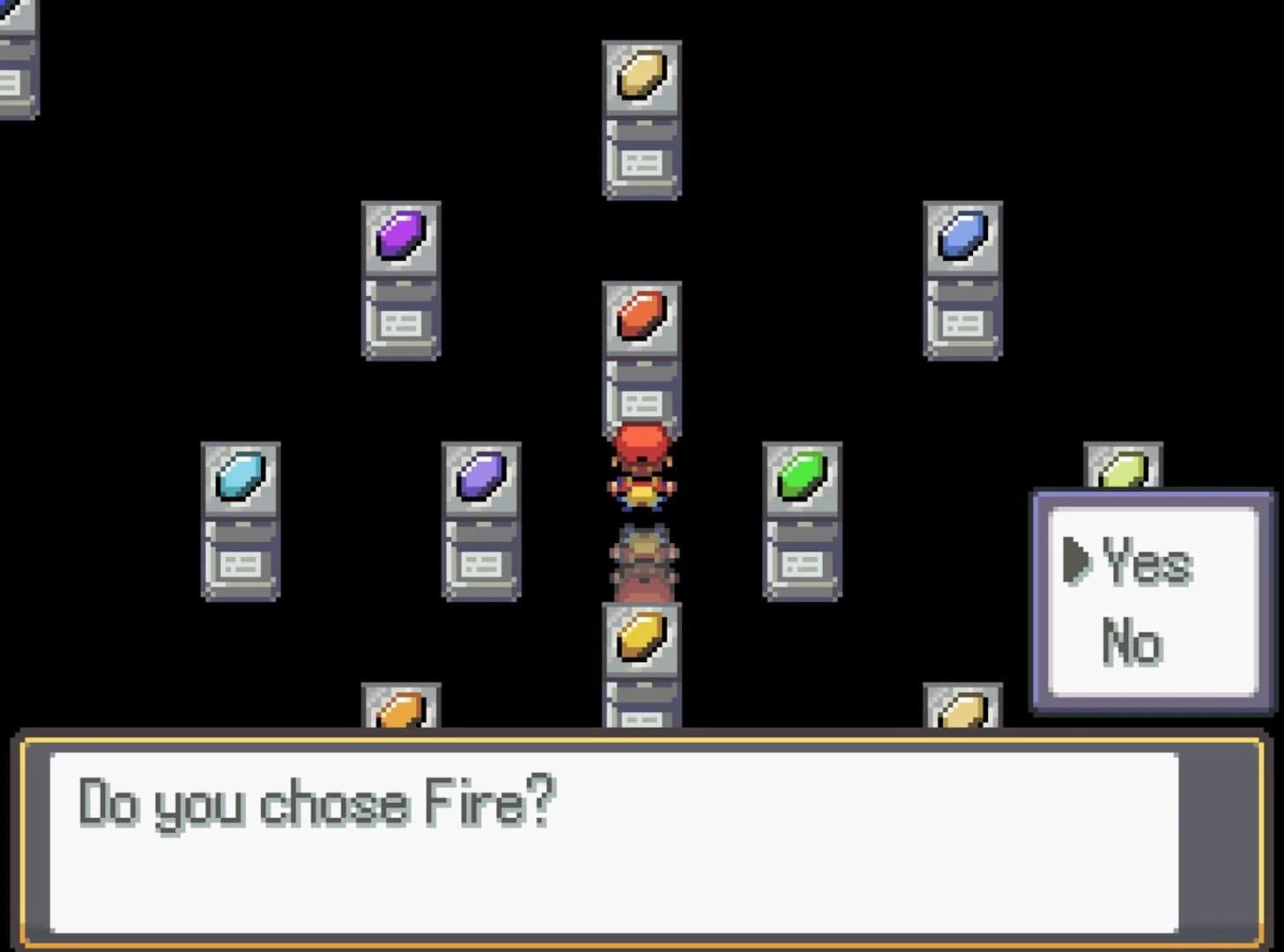Viewport: 1284px width, 952px height.
Task: Choose No to decline Fire
Action: click(1131, 639)
